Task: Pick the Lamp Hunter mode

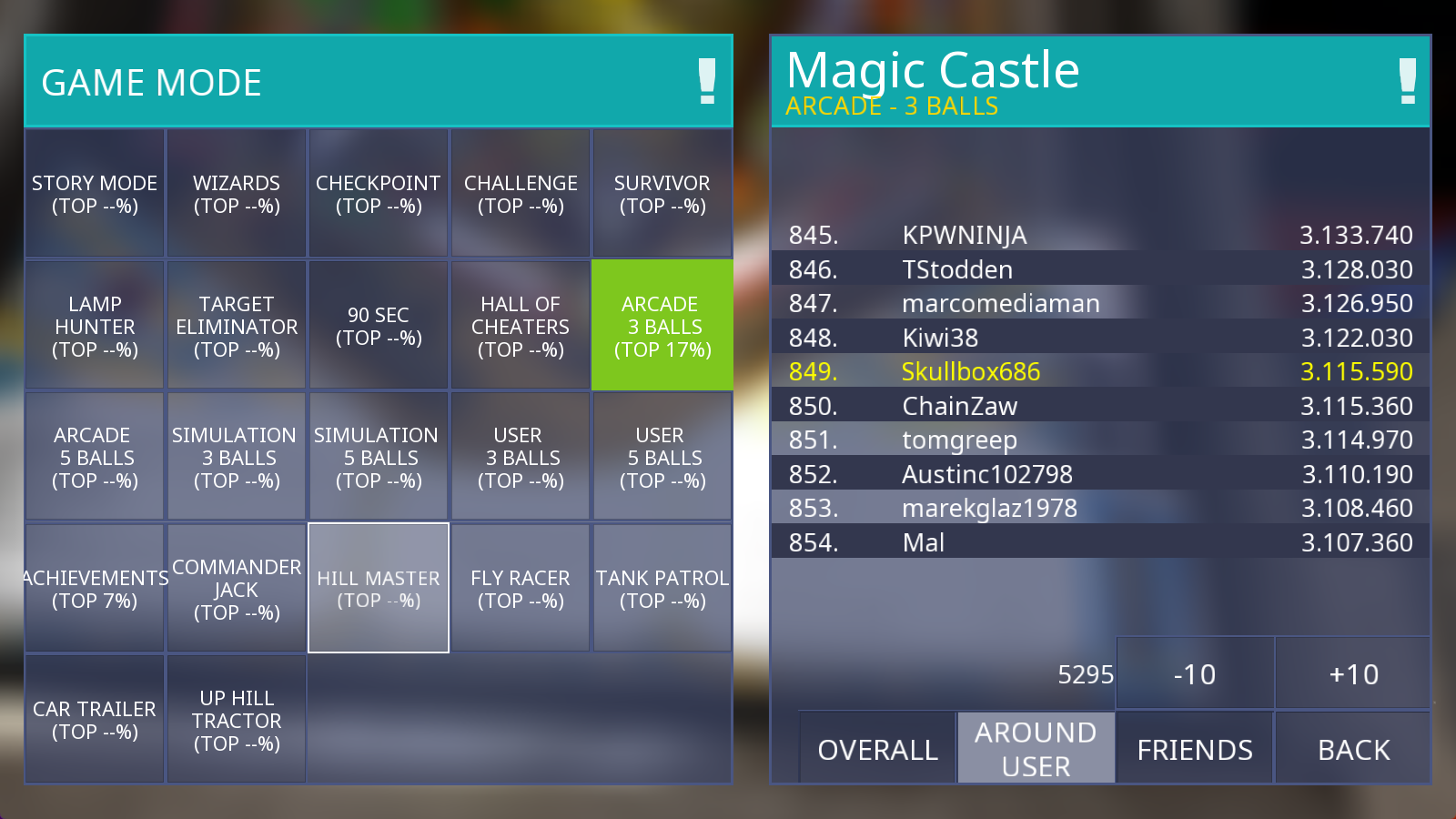Action: coord(95,326)
